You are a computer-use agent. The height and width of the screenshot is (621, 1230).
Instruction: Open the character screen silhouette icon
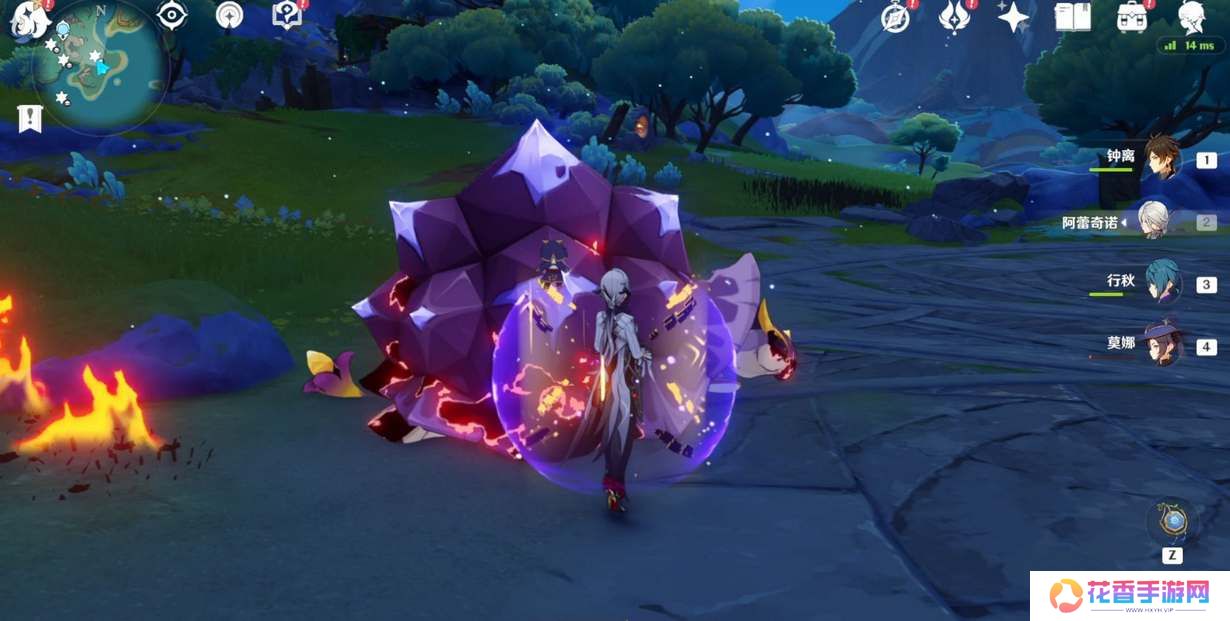pyautogui.click(x=1191, y=17)
